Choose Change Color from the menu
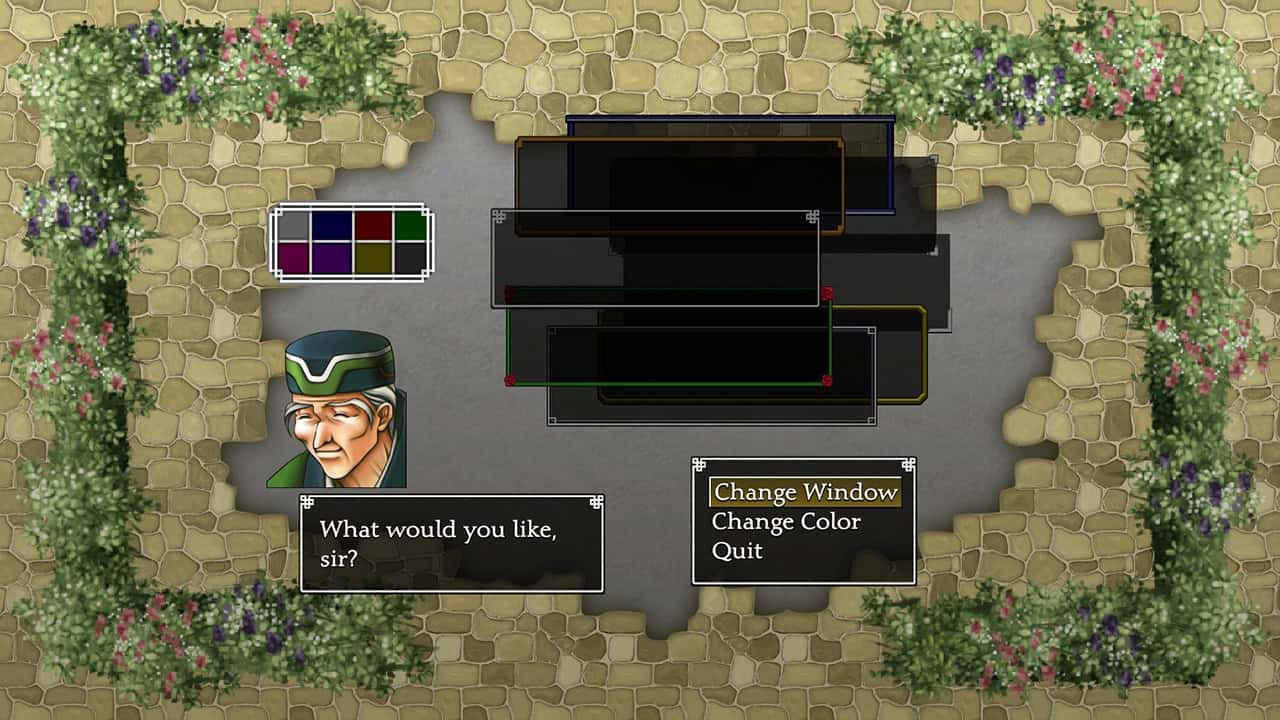The width and height of the screenshot is (1280, 720). tap(785, 521)
